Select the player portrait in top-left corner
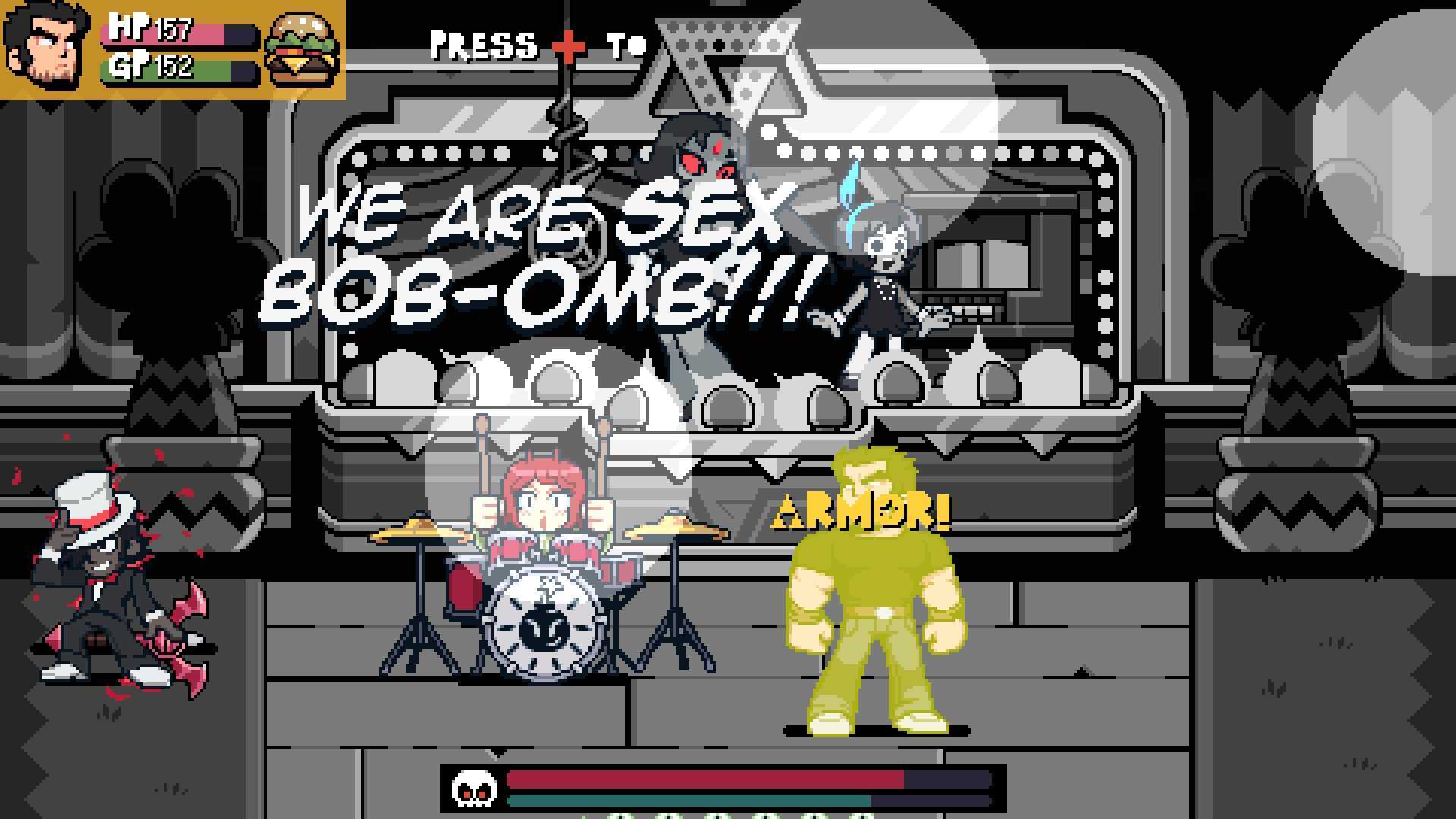Image resolution: width=1456 pixels, height=819 pixels. coord(45,45)
